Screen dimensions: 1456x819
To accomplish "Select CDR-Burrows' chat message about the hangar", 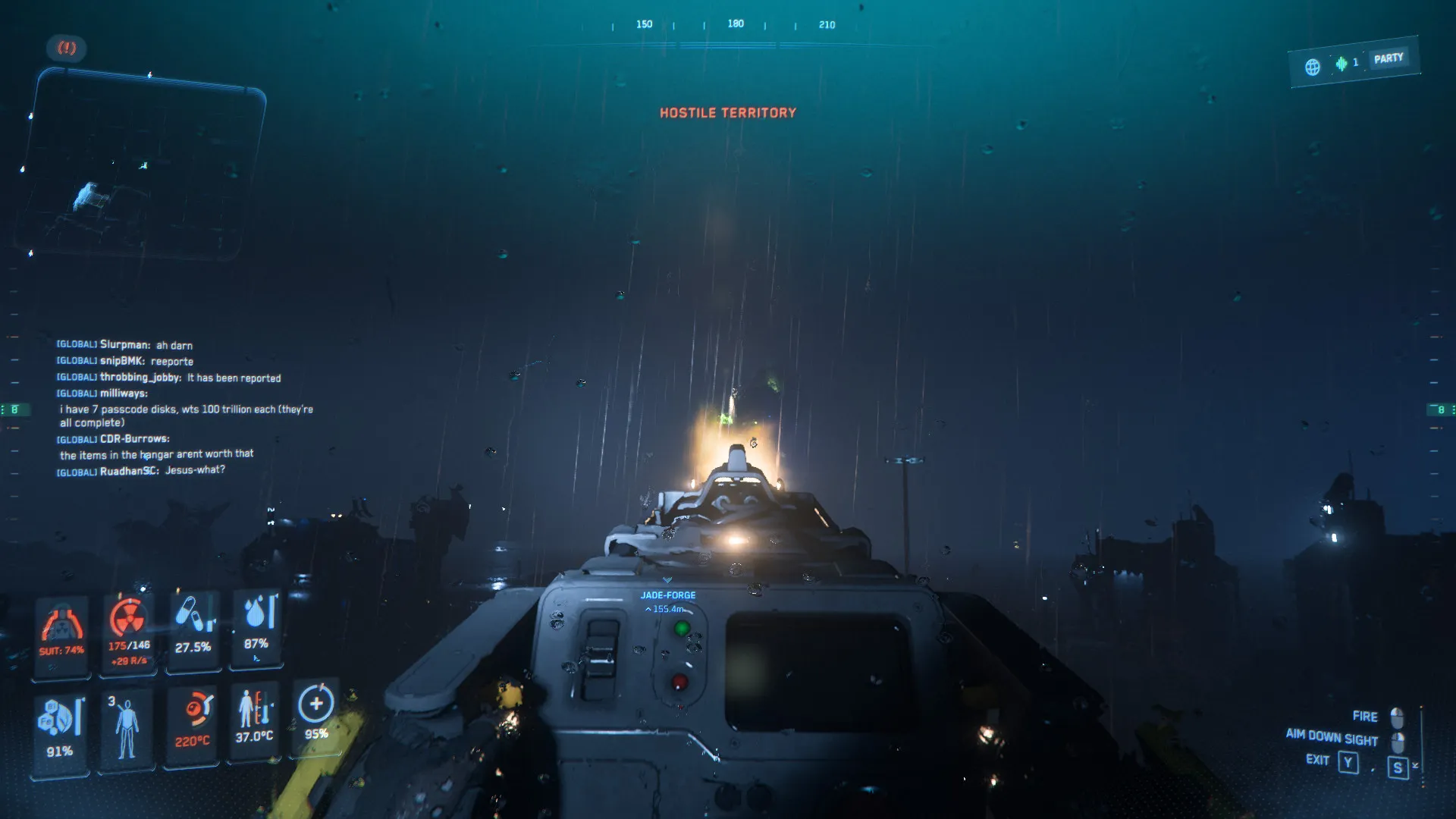I will [156, 454].
